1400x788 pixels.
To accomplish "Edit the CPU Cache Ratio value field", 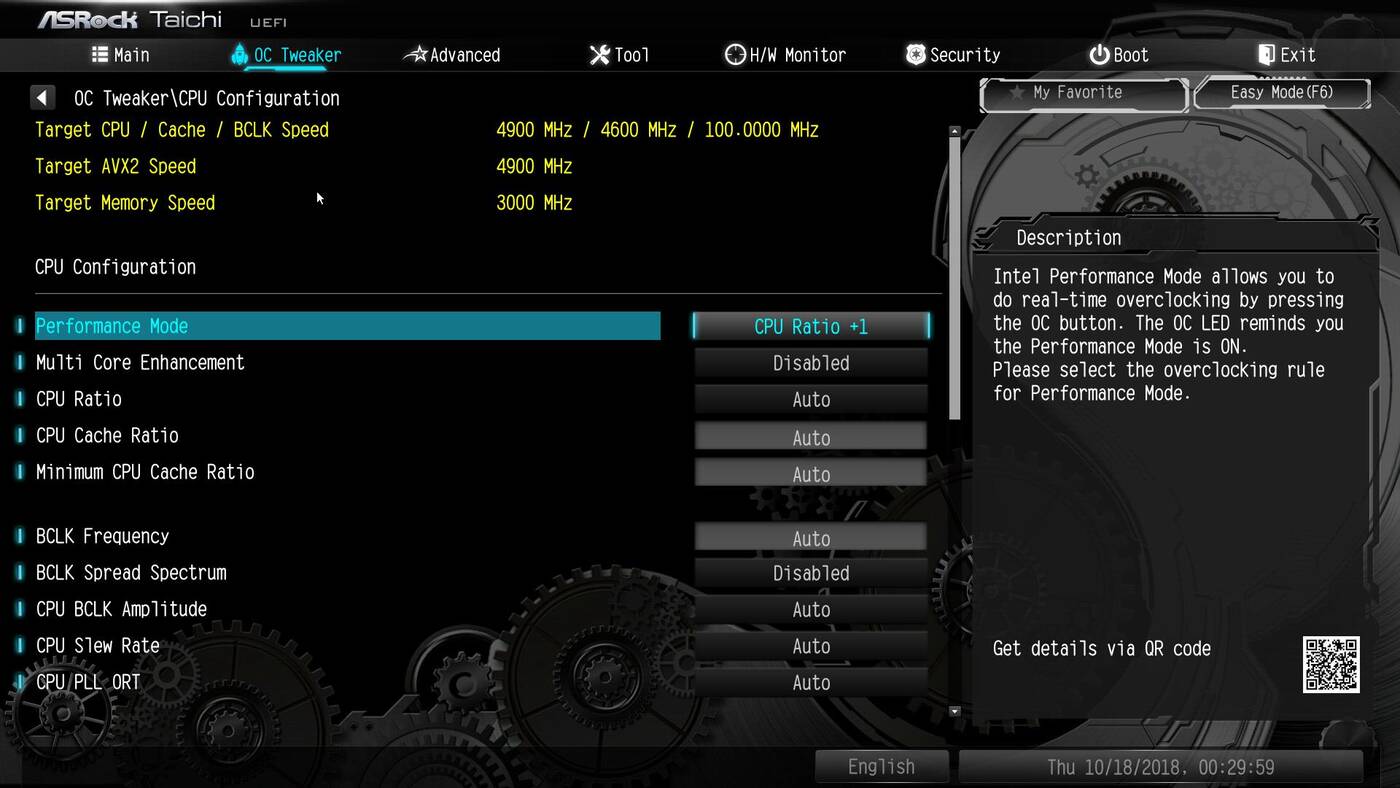I will (x=811, y=437).
